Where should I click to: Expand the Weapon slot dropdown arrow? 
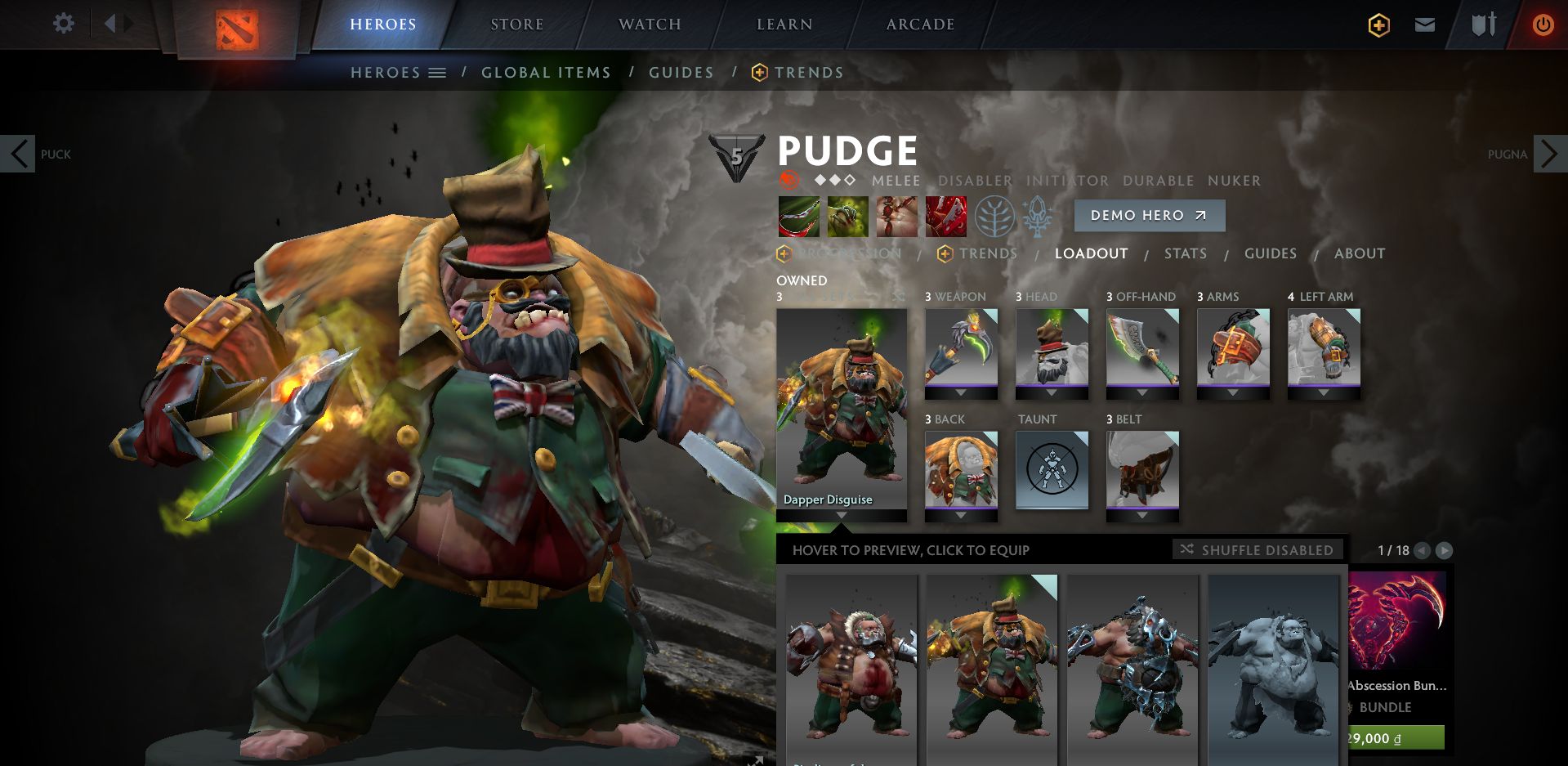tap(961, 391)
